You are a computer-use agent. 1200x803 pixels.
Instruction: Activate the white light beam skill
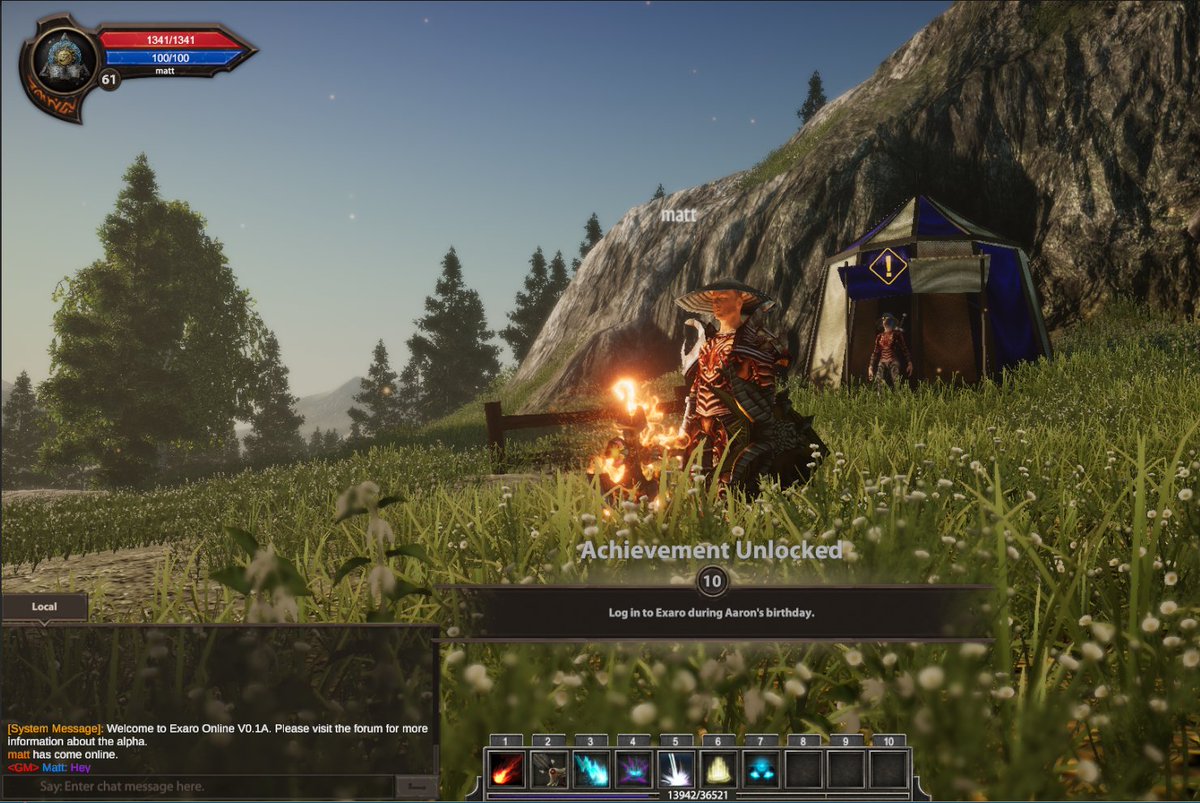pos(676,769)
